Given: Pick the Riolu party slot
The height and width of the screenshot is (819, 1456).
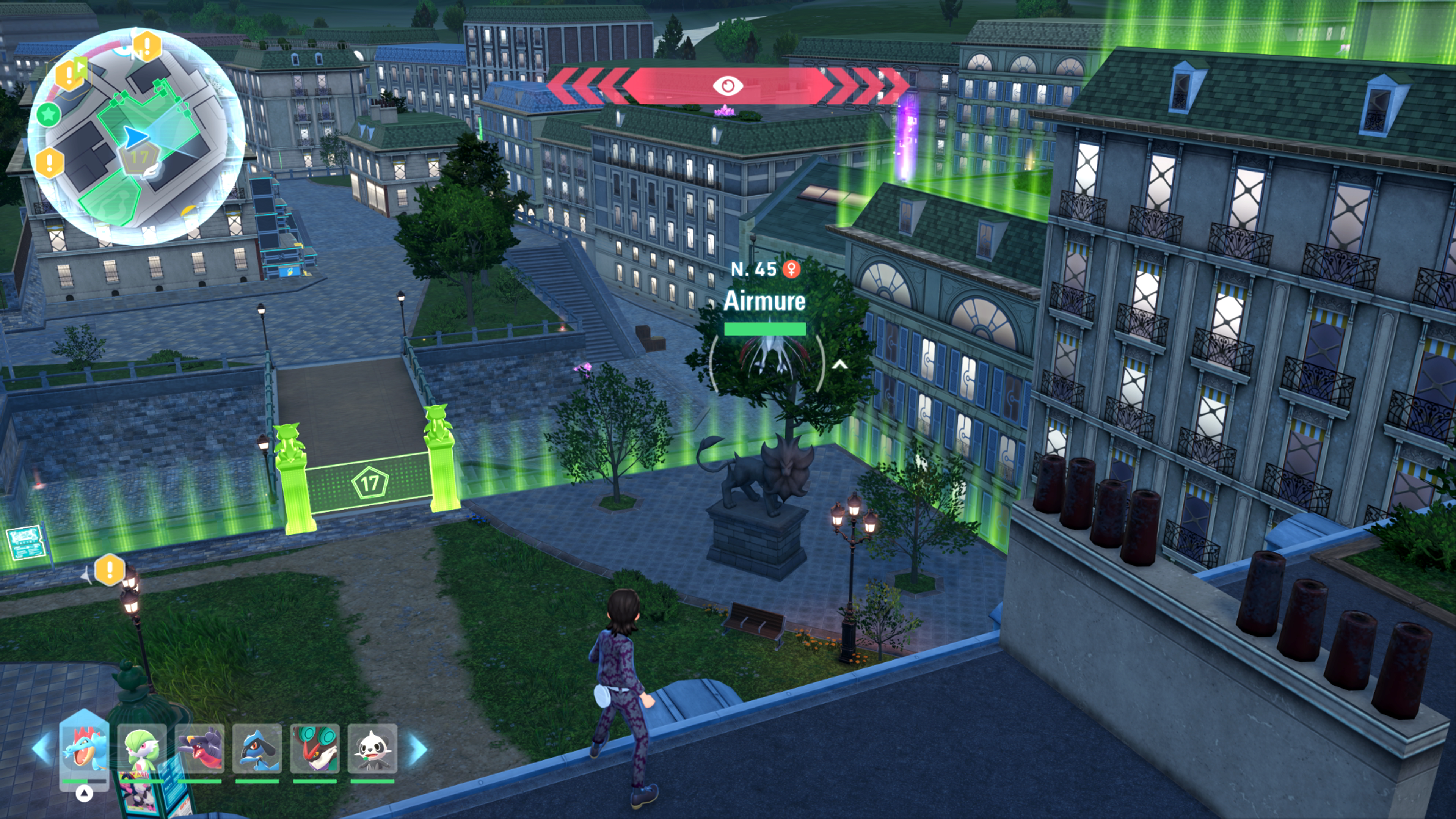Looking at the screenshot, I should (258, 748).
